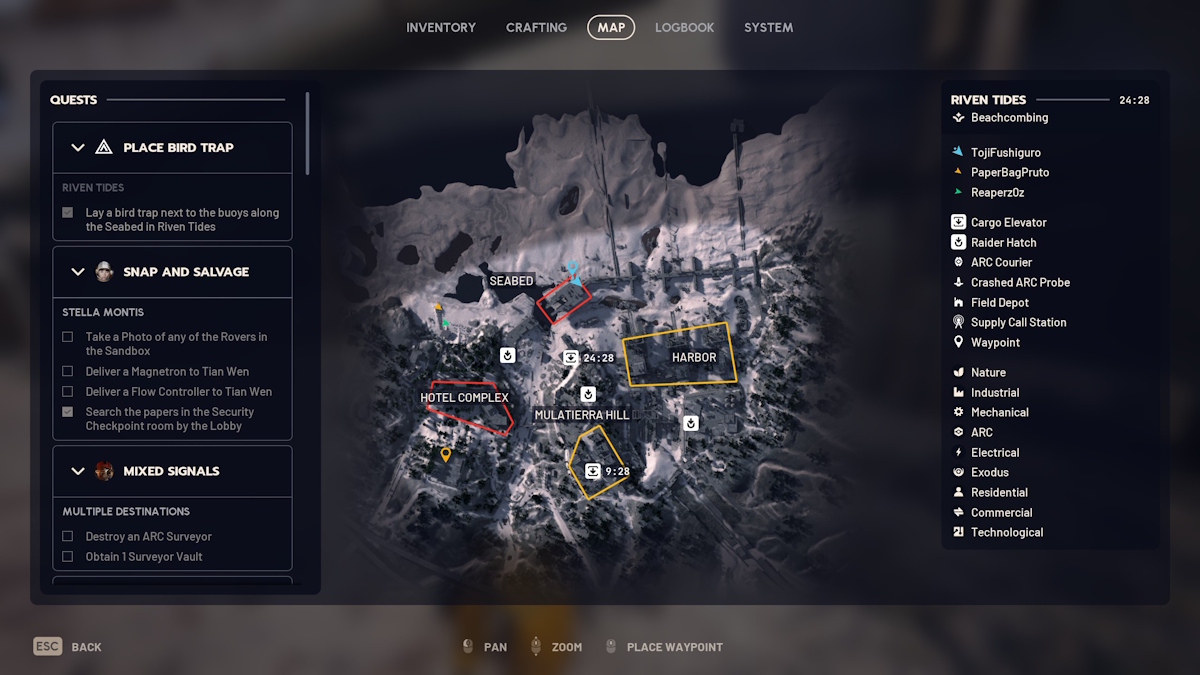Click the orange waypoint marker on map

(x=446, y=455)
